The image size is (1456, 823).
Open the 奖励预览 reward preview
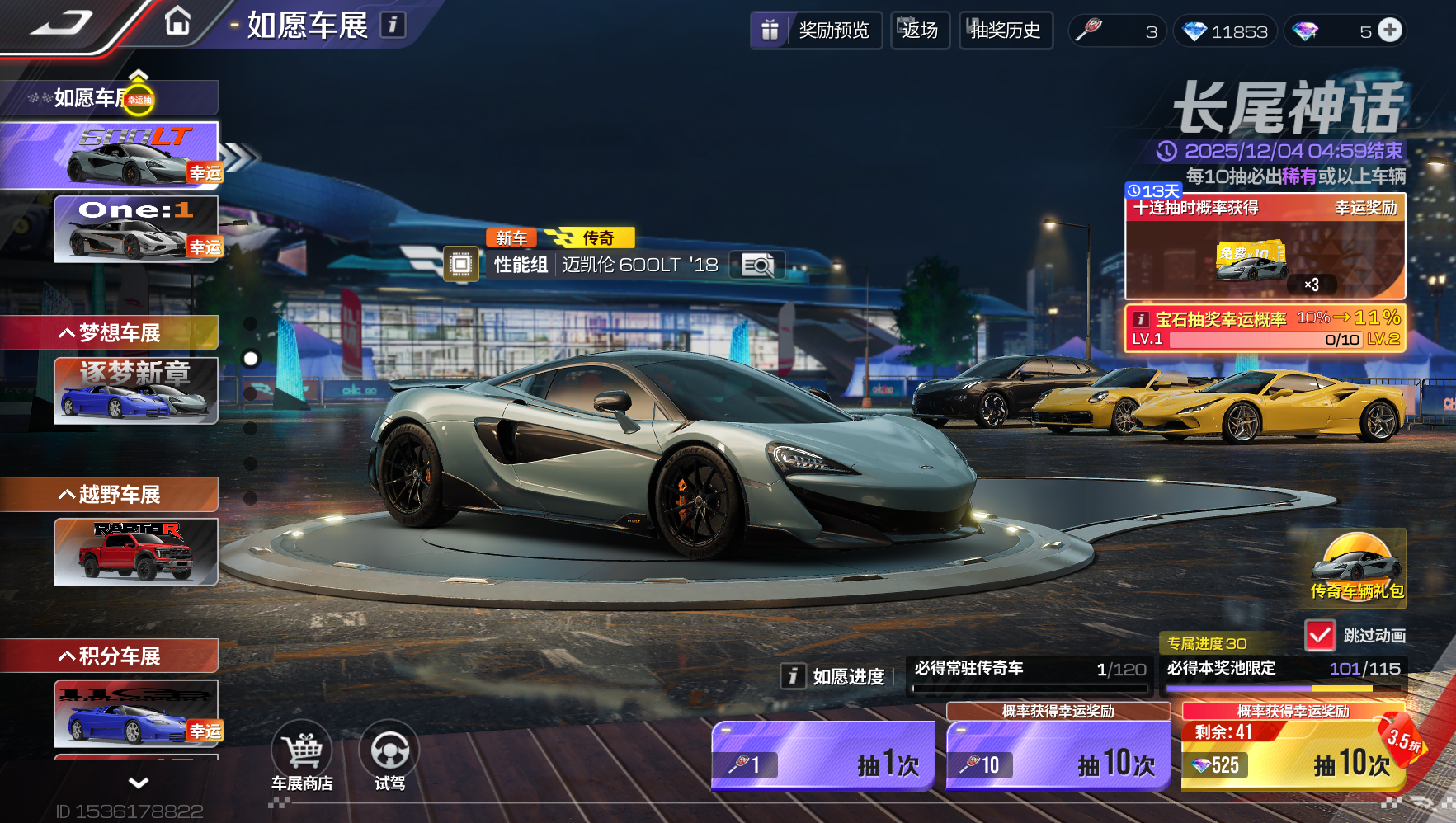816,31
